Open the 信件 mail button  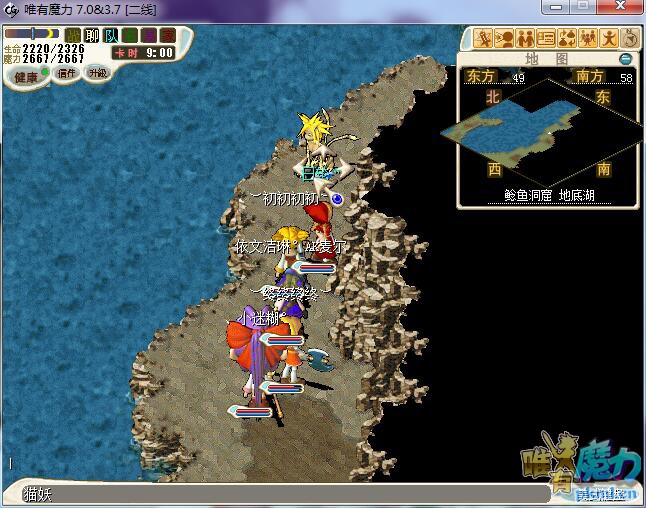(x=68, y=73)
